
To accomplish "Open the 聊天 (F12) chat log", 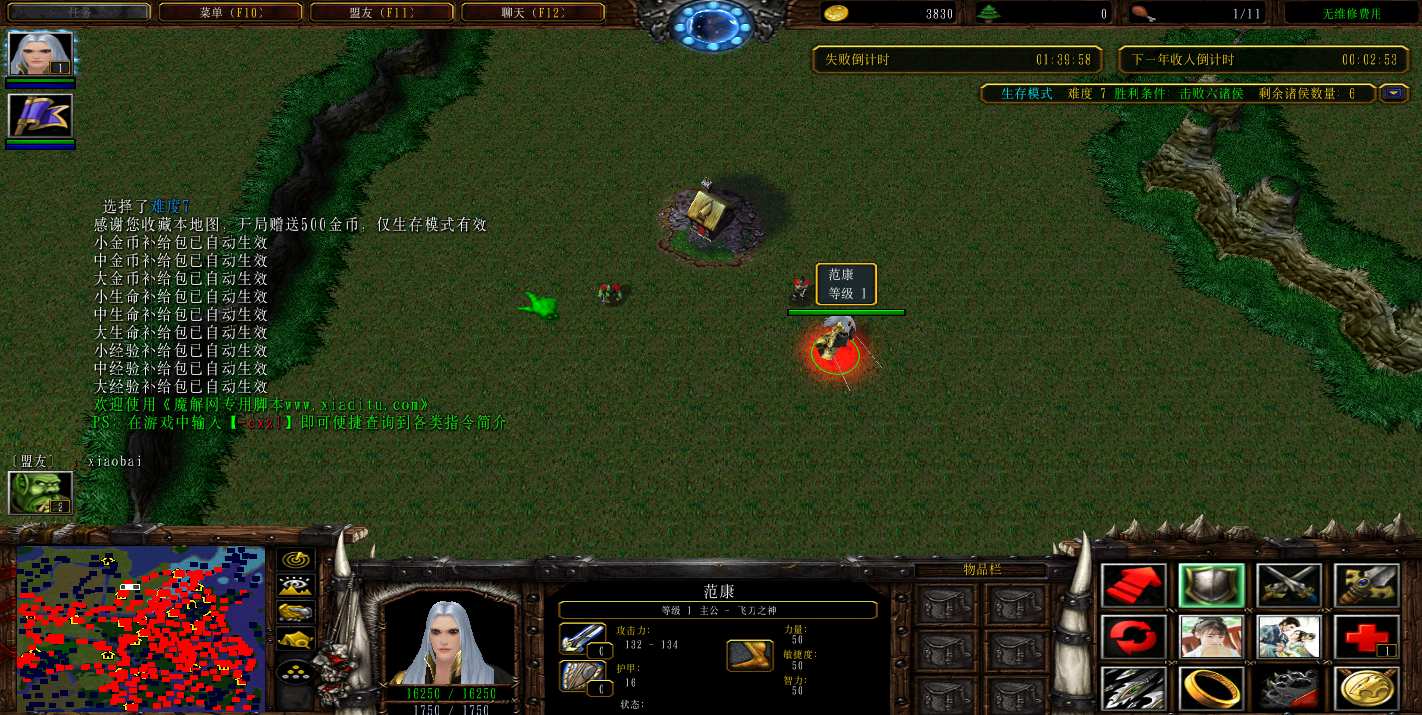I will (x=533, y=13).
